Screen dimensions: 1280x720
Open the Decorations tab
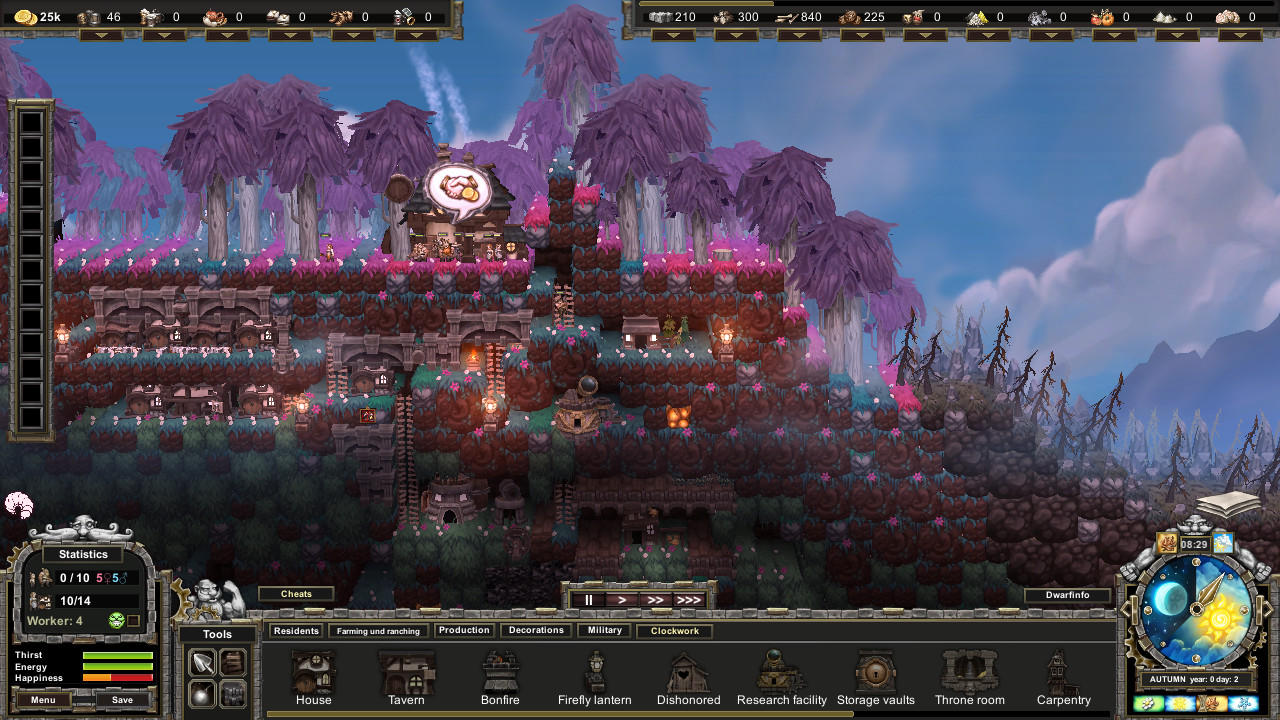[x=536, y=631]
